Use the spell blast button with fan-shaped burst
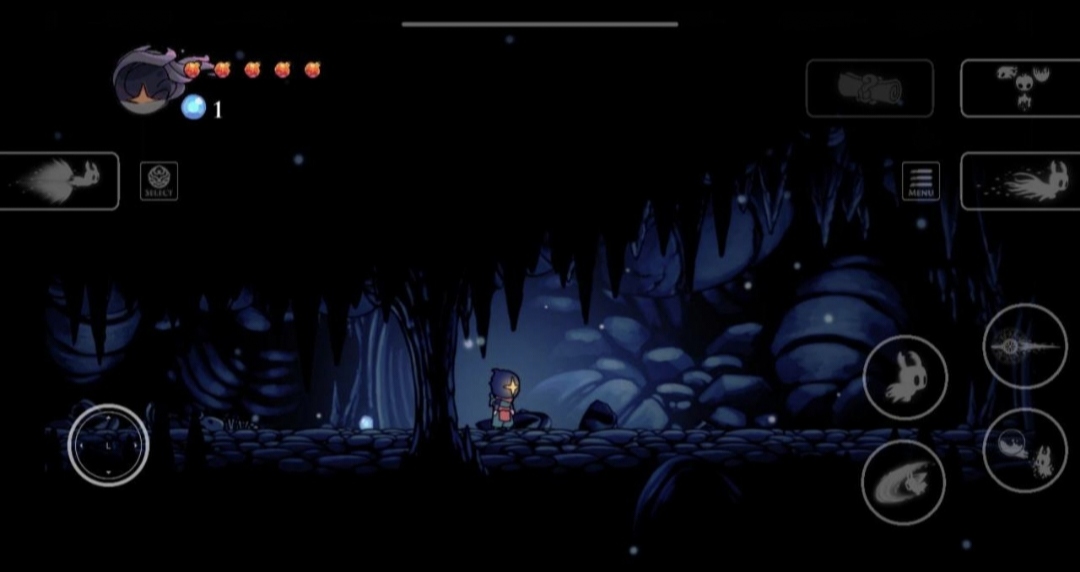The height and width of the screenshot is (572, 1080). click(58, 181)
